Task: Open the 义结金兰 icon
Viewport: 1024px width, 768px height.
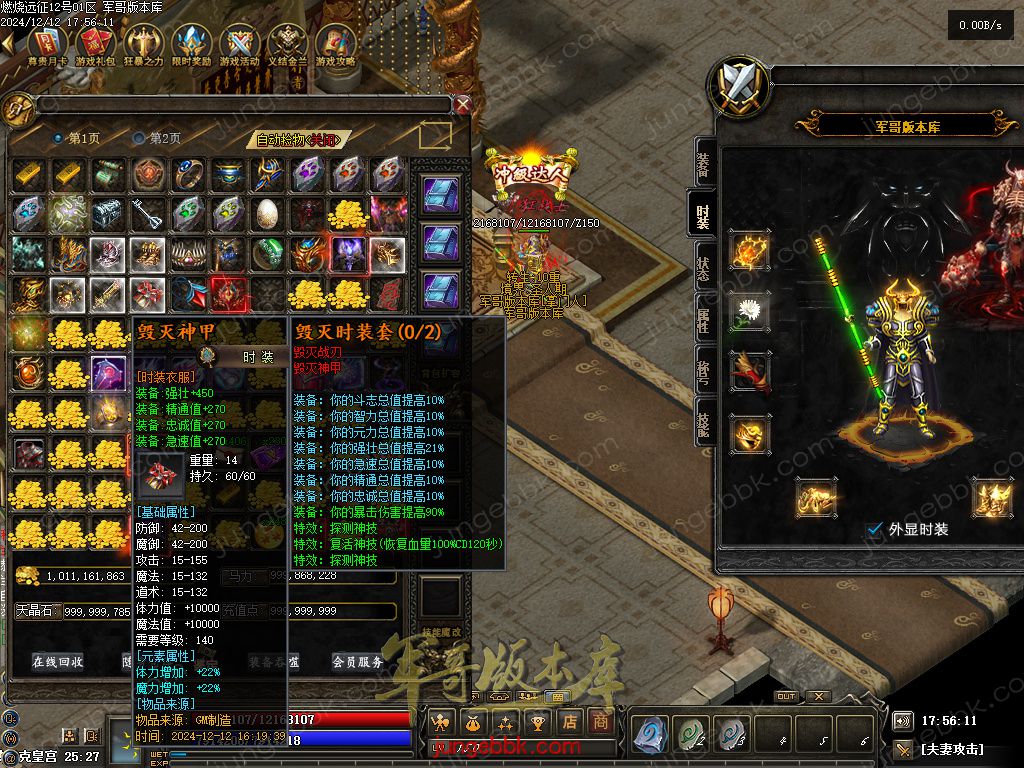Action: pos(288,44)
